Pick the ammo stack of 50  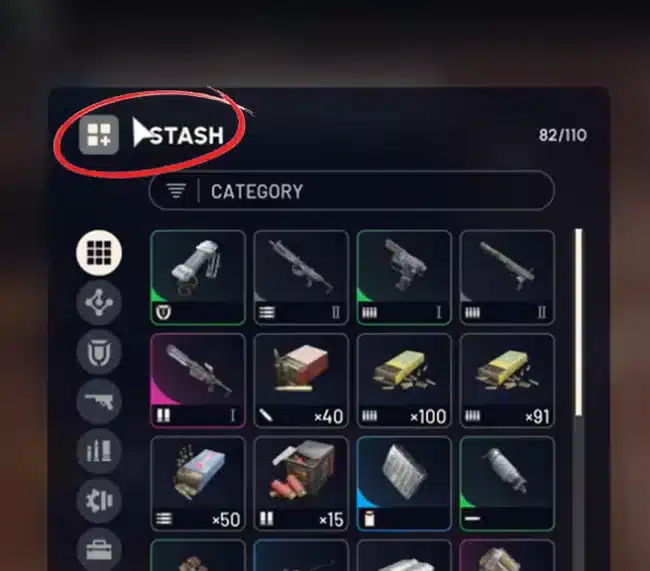(197, 483)
